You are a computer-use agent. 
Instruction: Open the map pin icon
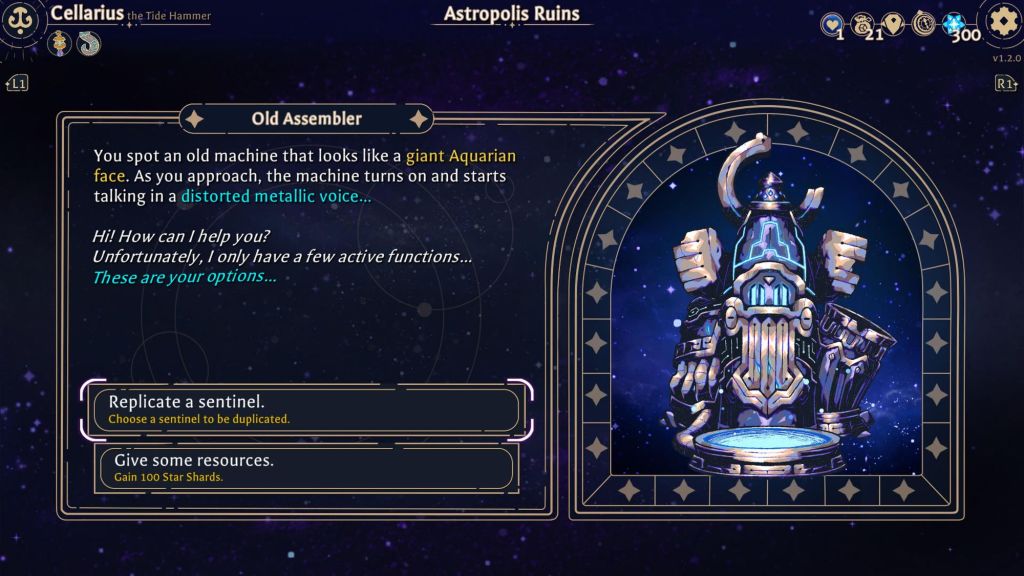tap(893, 24)
